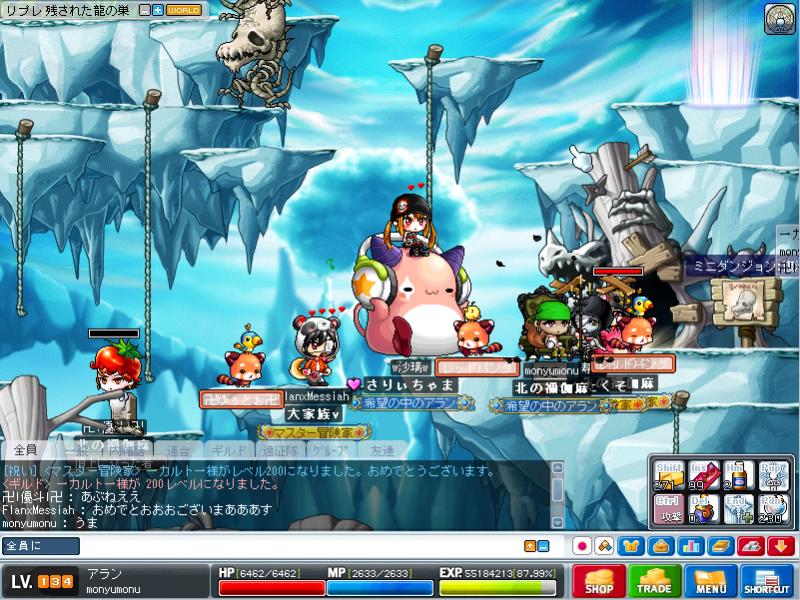The height and width of the screenshot is (600, 800).
Task: Open the TRADE window
Action: (x=655, y=581)
